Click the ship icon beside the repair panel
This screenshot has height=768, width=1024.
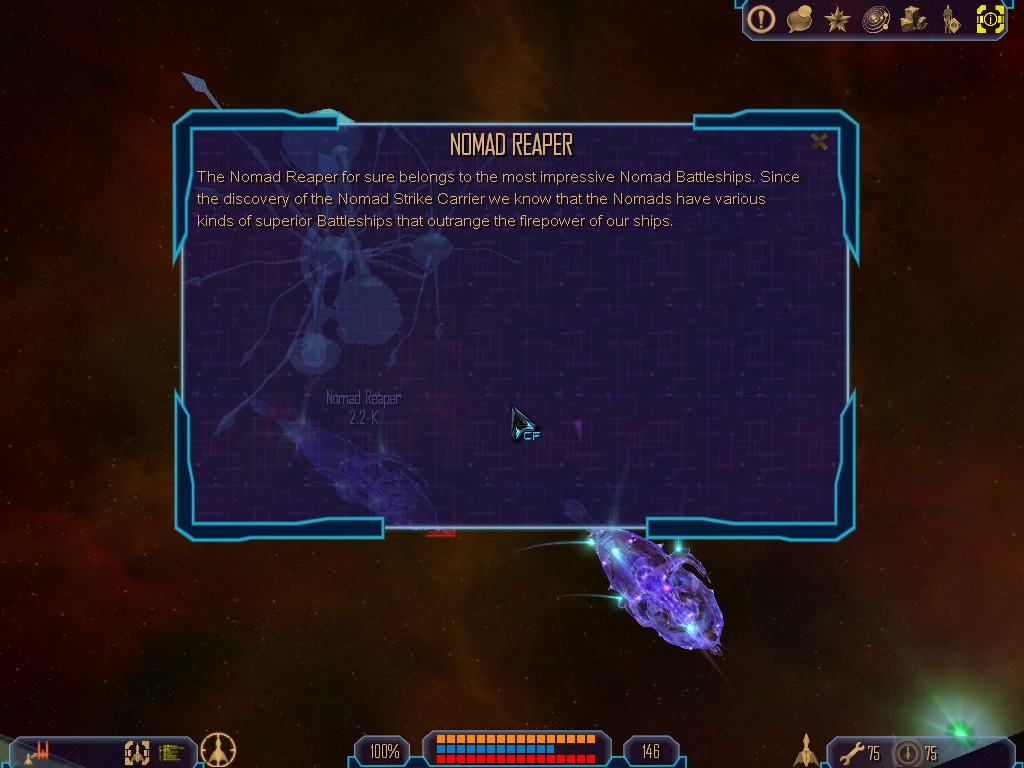(806, 750)
